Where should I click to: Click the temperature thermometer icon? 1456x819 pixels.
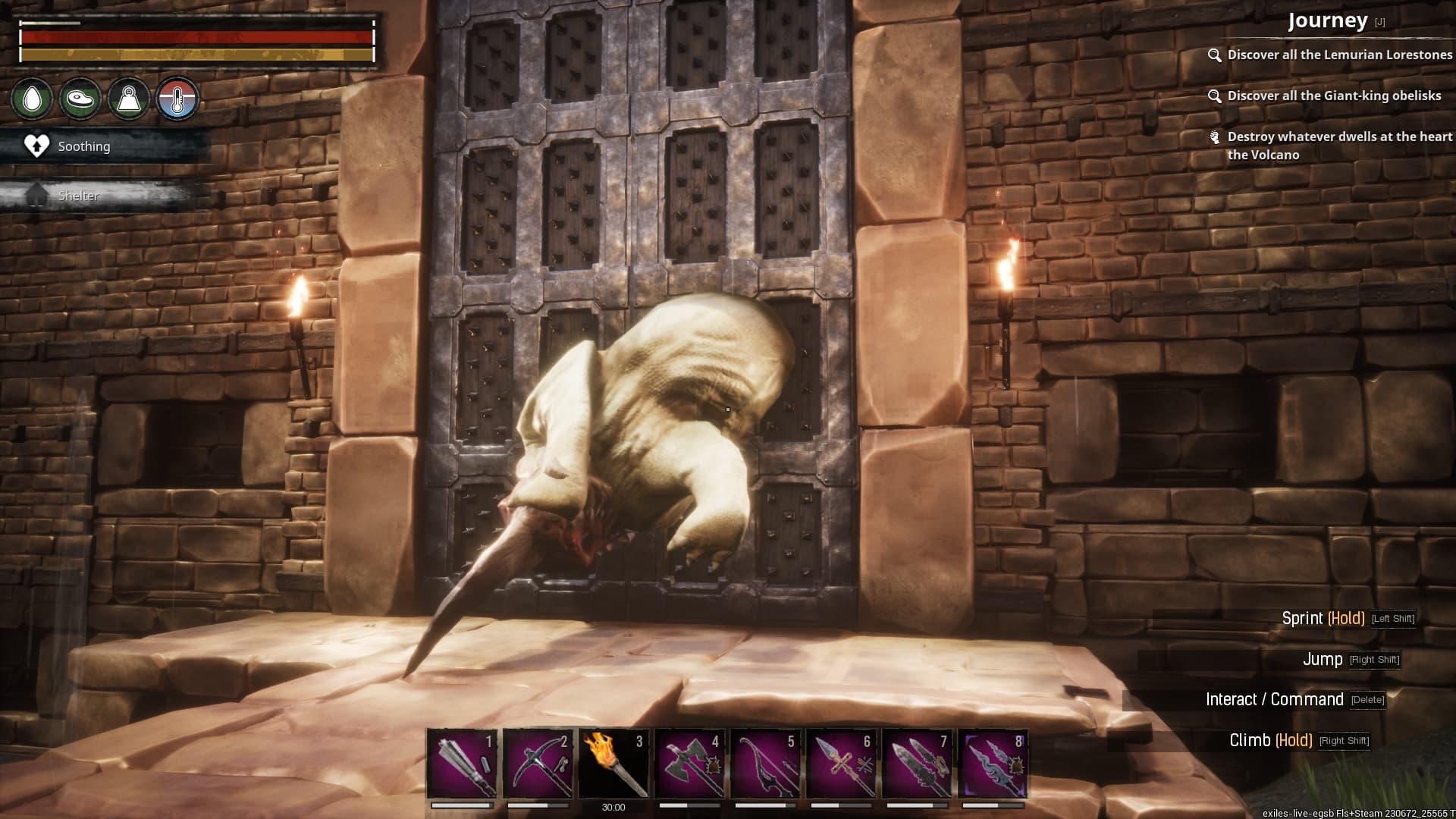click(177, 99)
